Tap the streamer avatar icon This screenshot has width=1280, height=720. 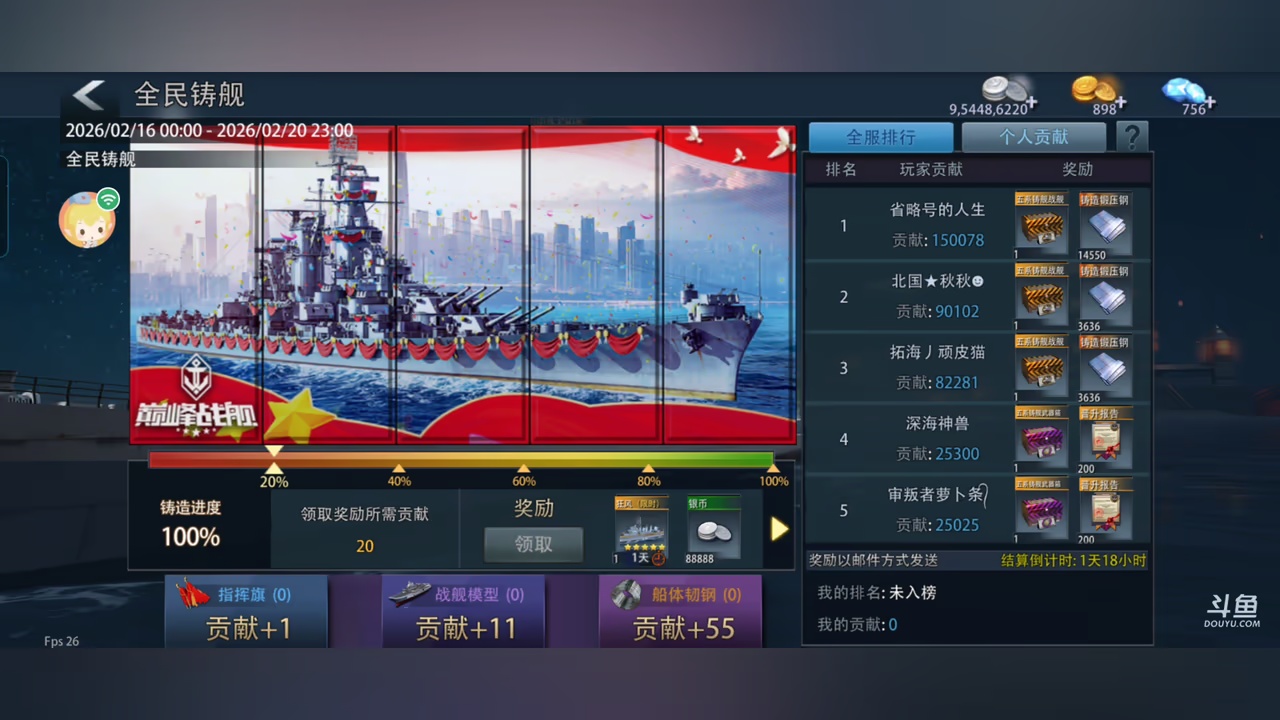coord(88,219)
